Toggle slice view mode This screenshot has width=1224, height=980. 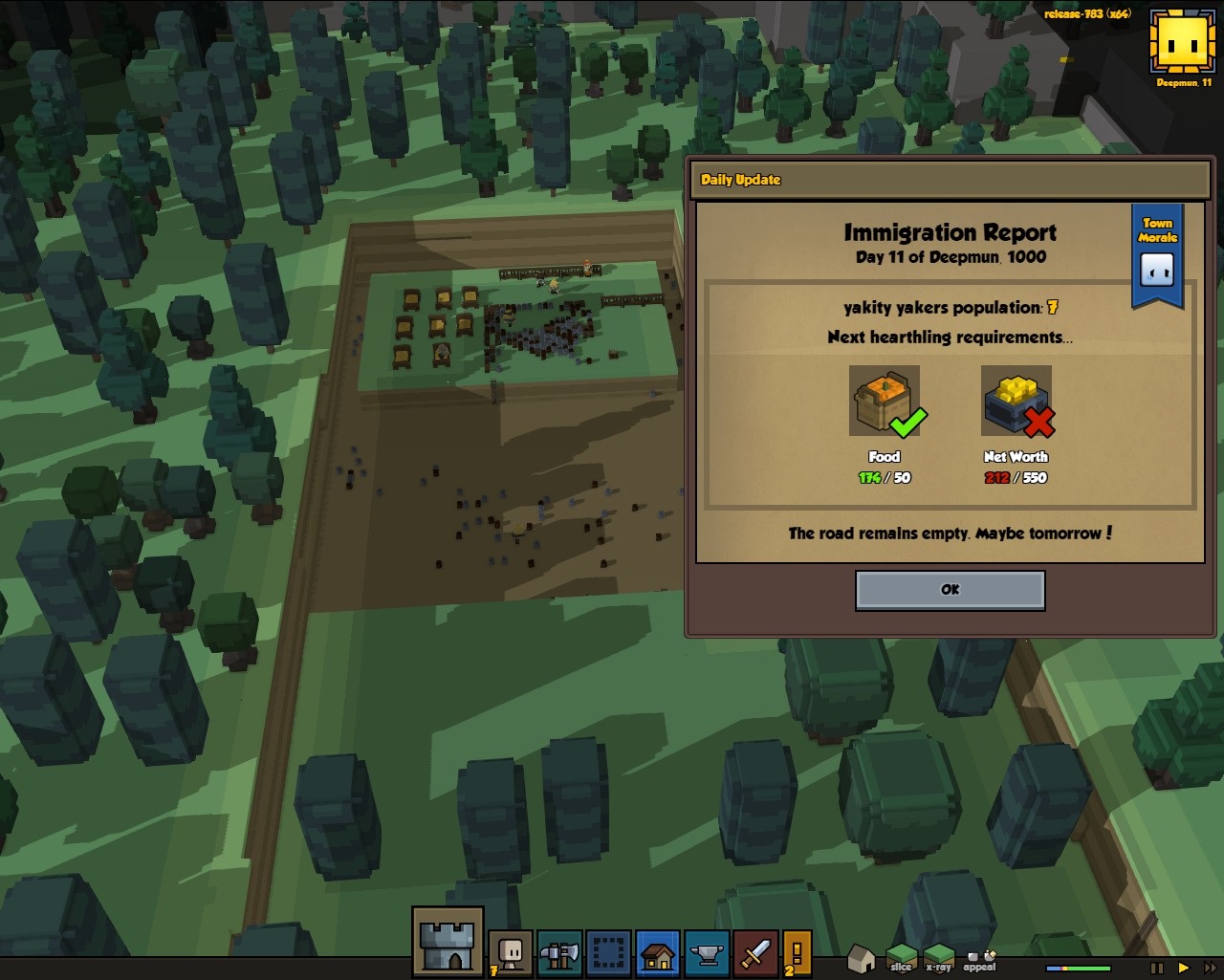[901, 956]
